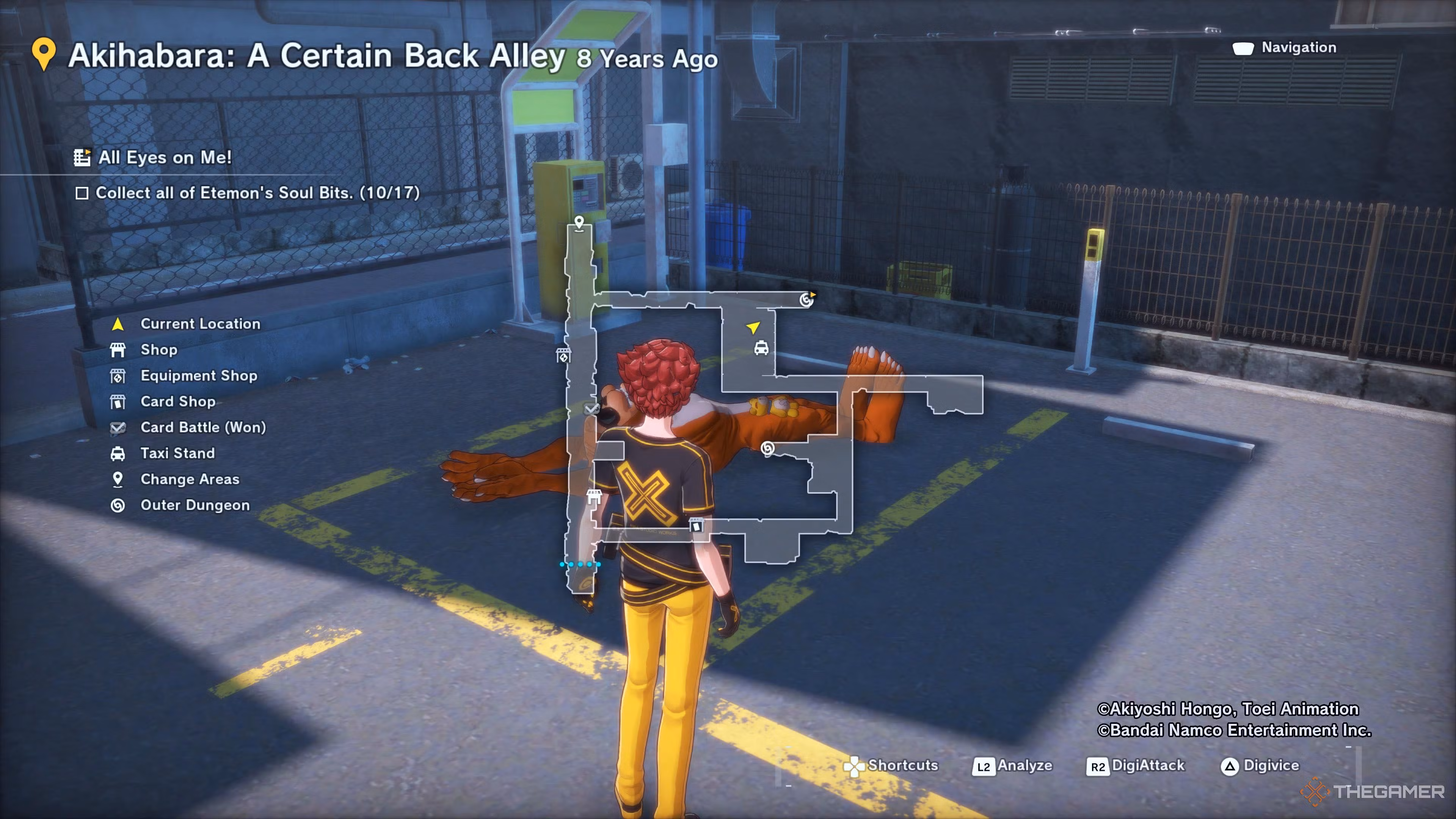
Task: Select the Card Shop legend entry
Action: pos(177,401)
